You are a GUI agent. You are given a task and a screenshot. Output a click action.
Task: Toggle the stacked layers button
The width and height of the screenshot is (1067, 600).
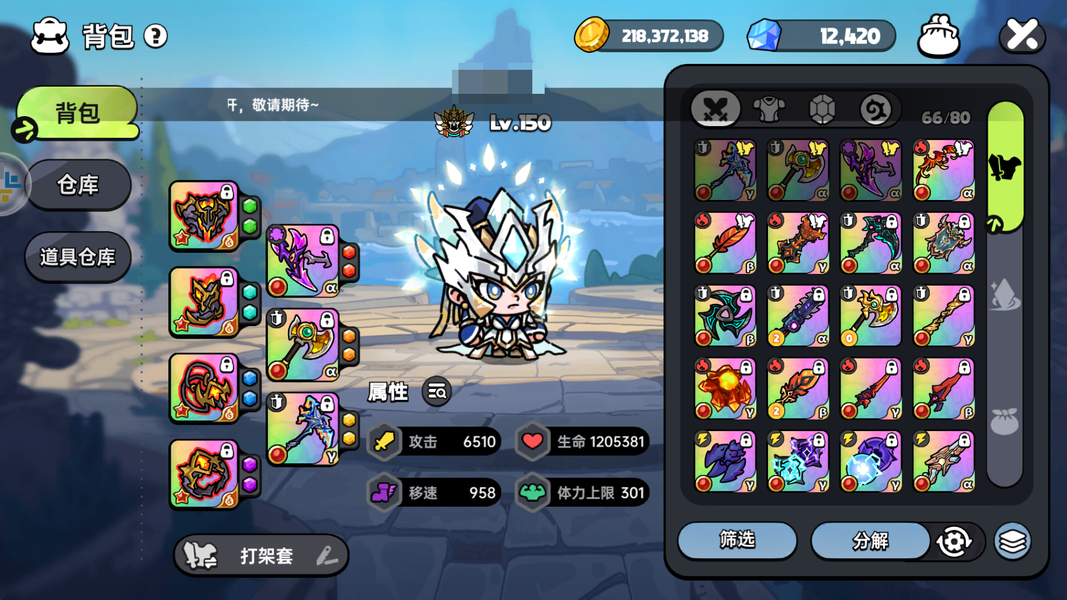pos(1012,541)
